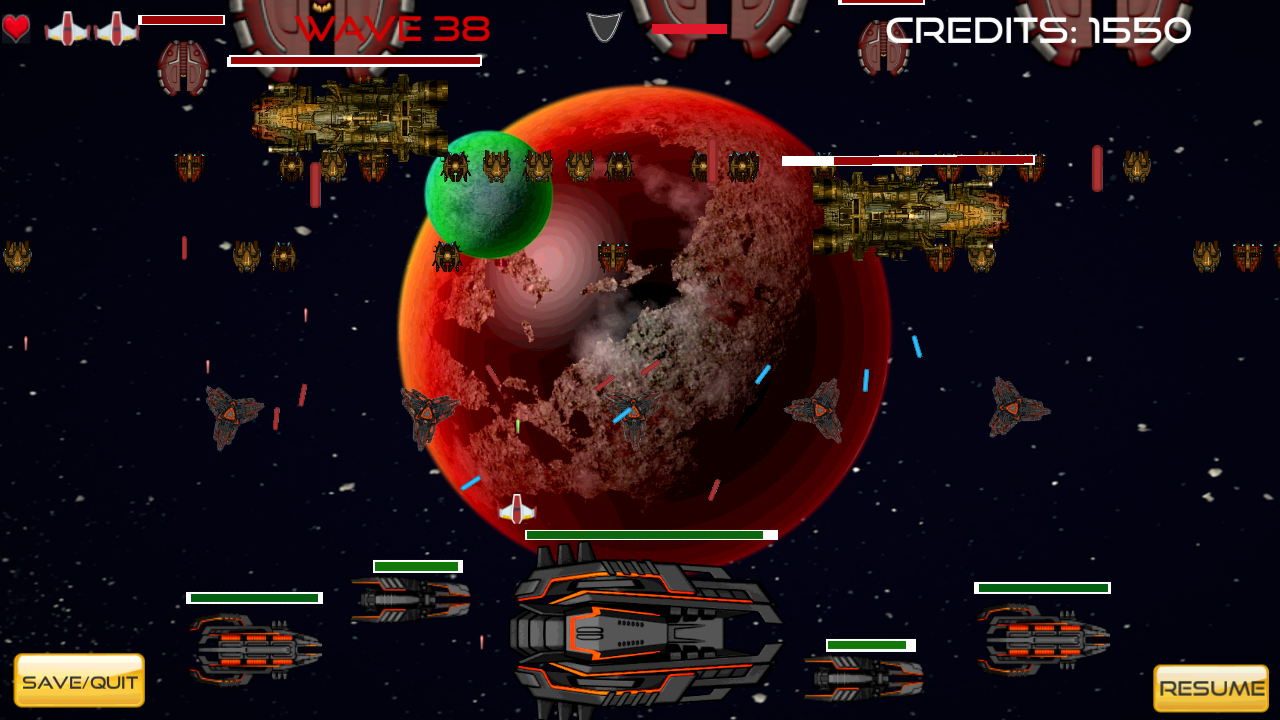
Task: Click the Save/Quit button
Action: (x=79, y=681)
